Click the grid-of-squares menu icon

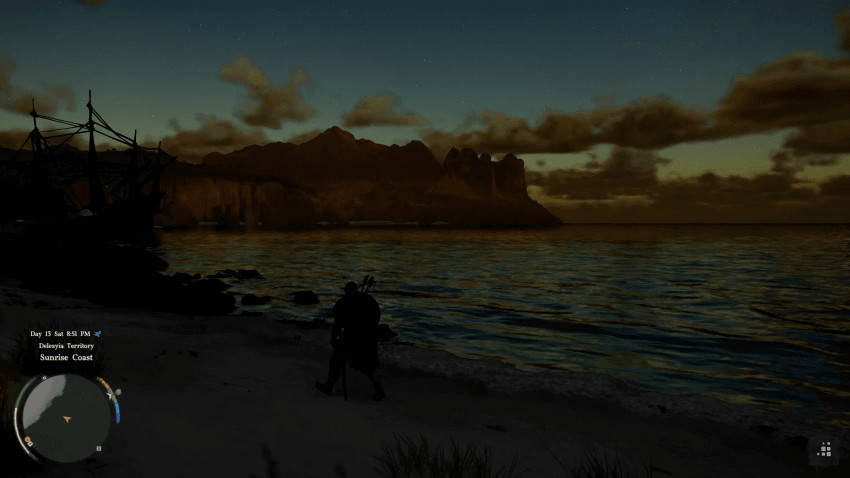tap(825, 450)
